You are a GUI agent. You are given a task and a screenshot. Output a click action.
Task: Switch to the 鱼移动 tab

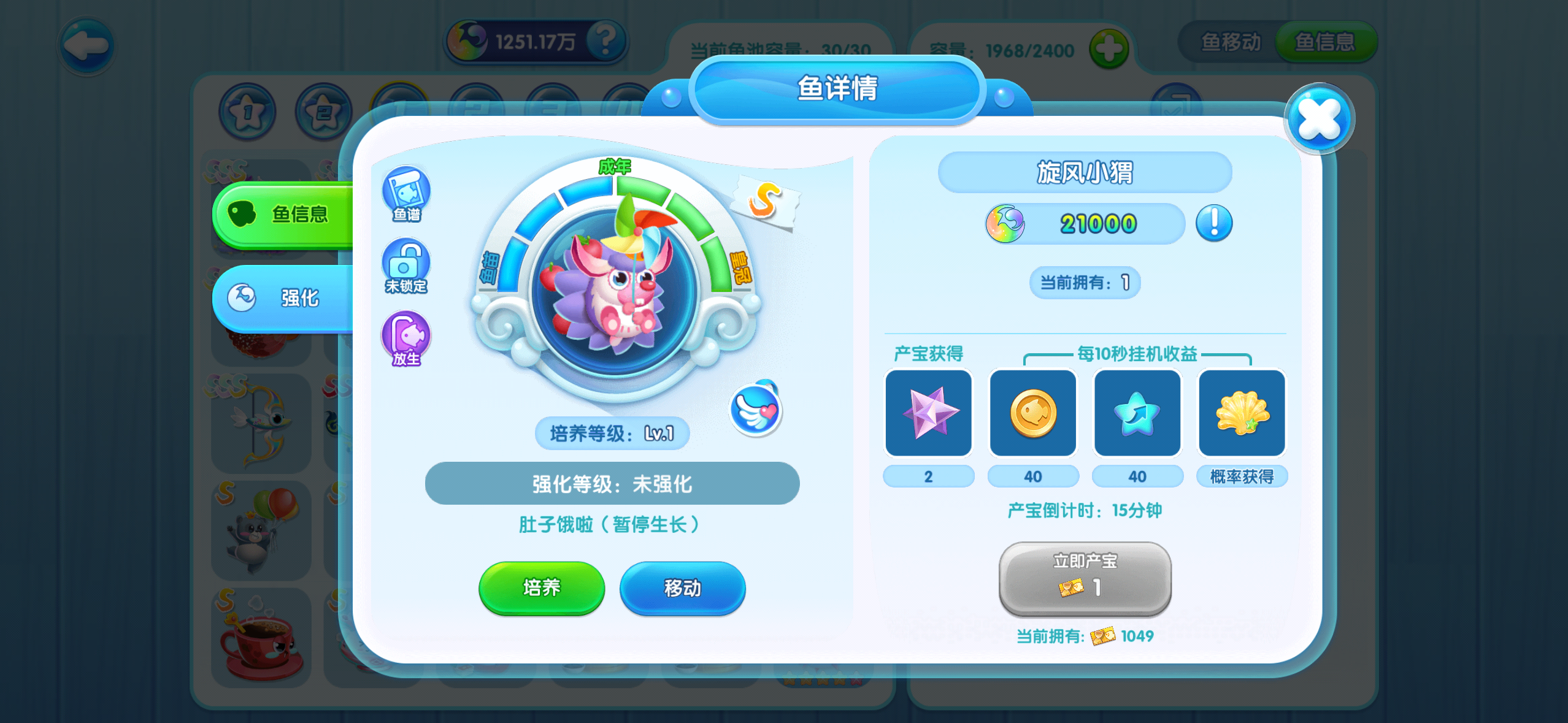(1229, 42)
